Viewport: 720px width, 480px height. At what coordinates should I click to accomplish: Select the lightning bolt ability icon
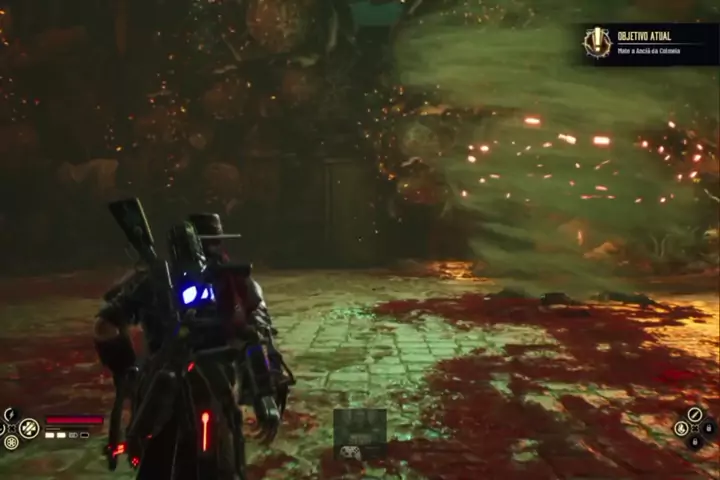(9, 414)
